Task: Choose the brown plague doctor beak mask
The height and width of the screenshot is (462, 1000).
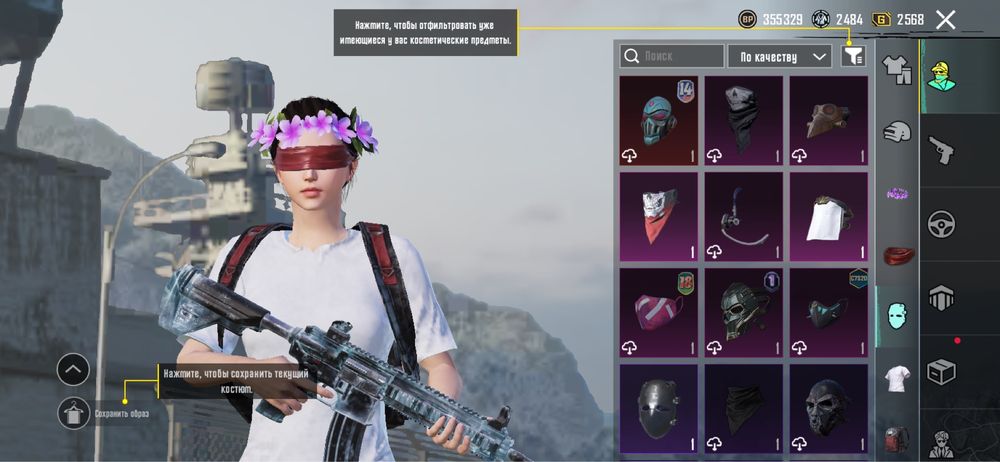Action: (828, 120)
